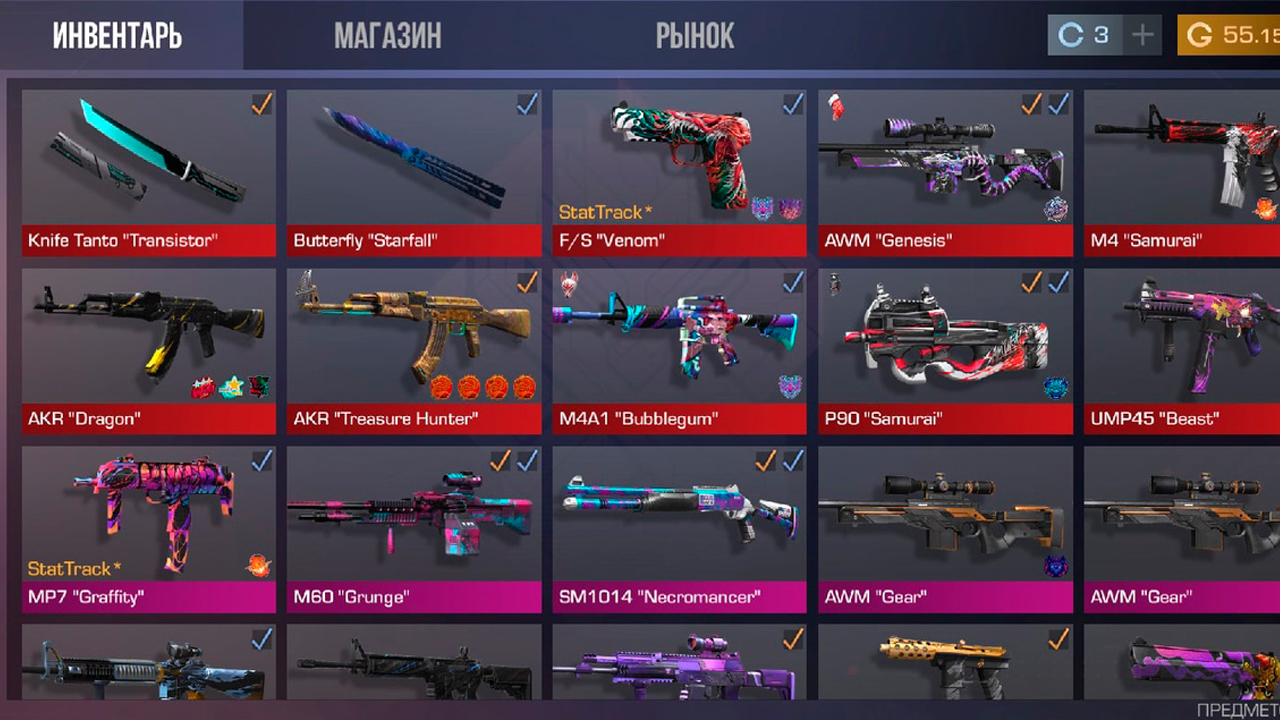
Task: Switch to the Инвентарь tab
Action: (x=118, y=37)
